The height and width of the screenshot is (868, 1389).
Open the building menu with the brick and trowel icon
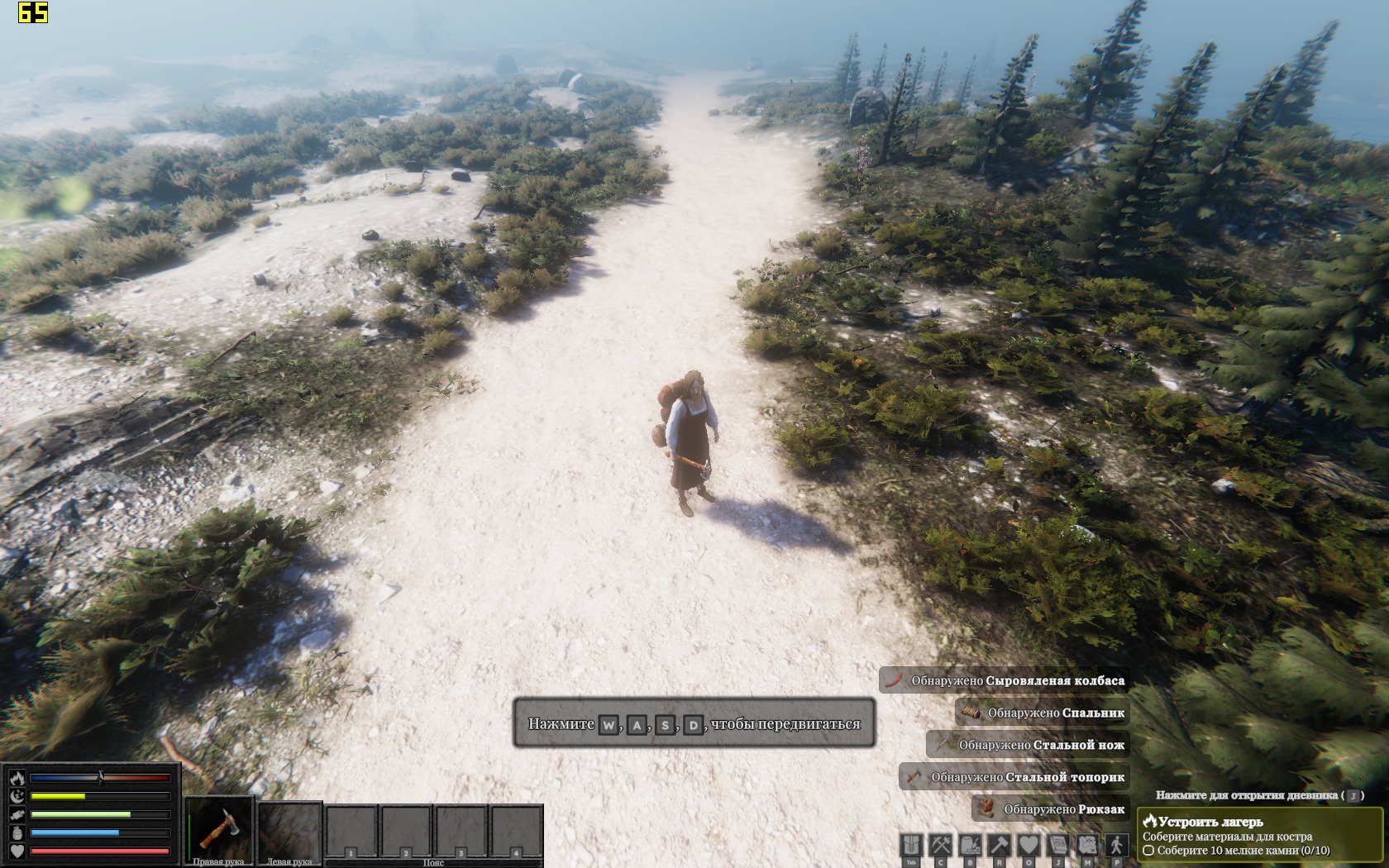click(x=970, y=846)
